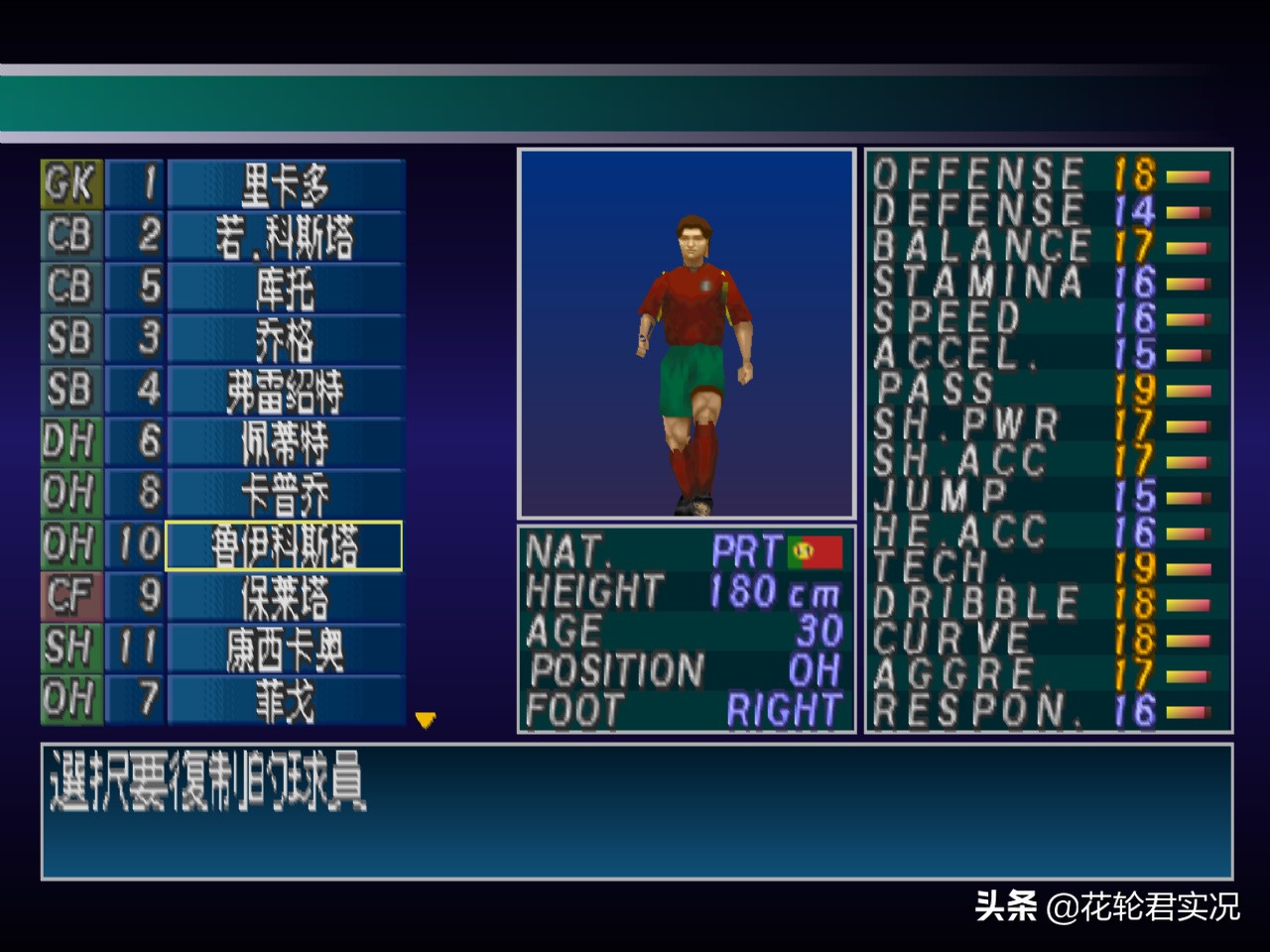1270x952 pixels.
Task: Click the Portugal flag icon beside PRT
Action: [816, 552]
